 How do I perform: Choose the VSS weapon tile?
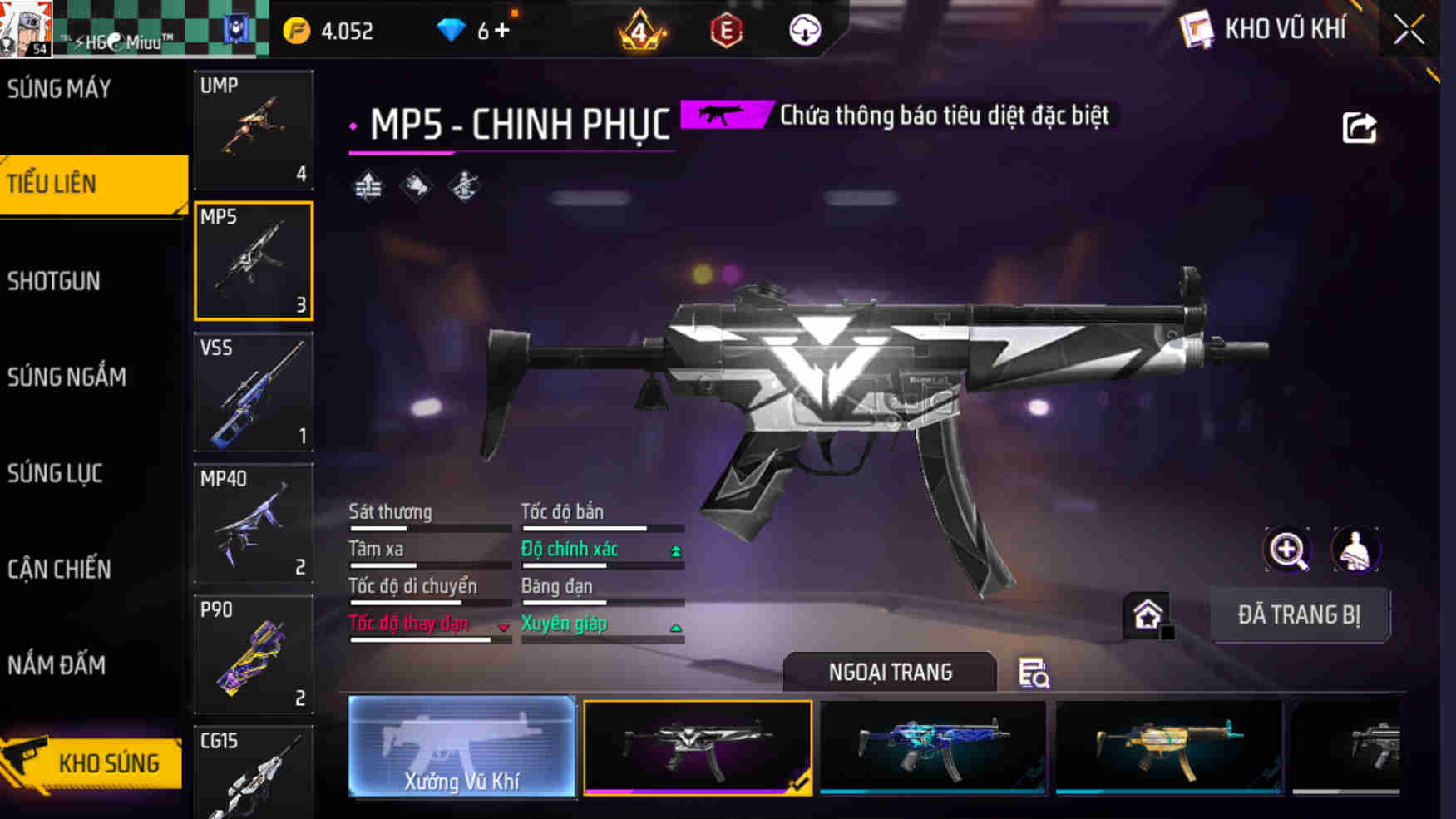(254, 392)
